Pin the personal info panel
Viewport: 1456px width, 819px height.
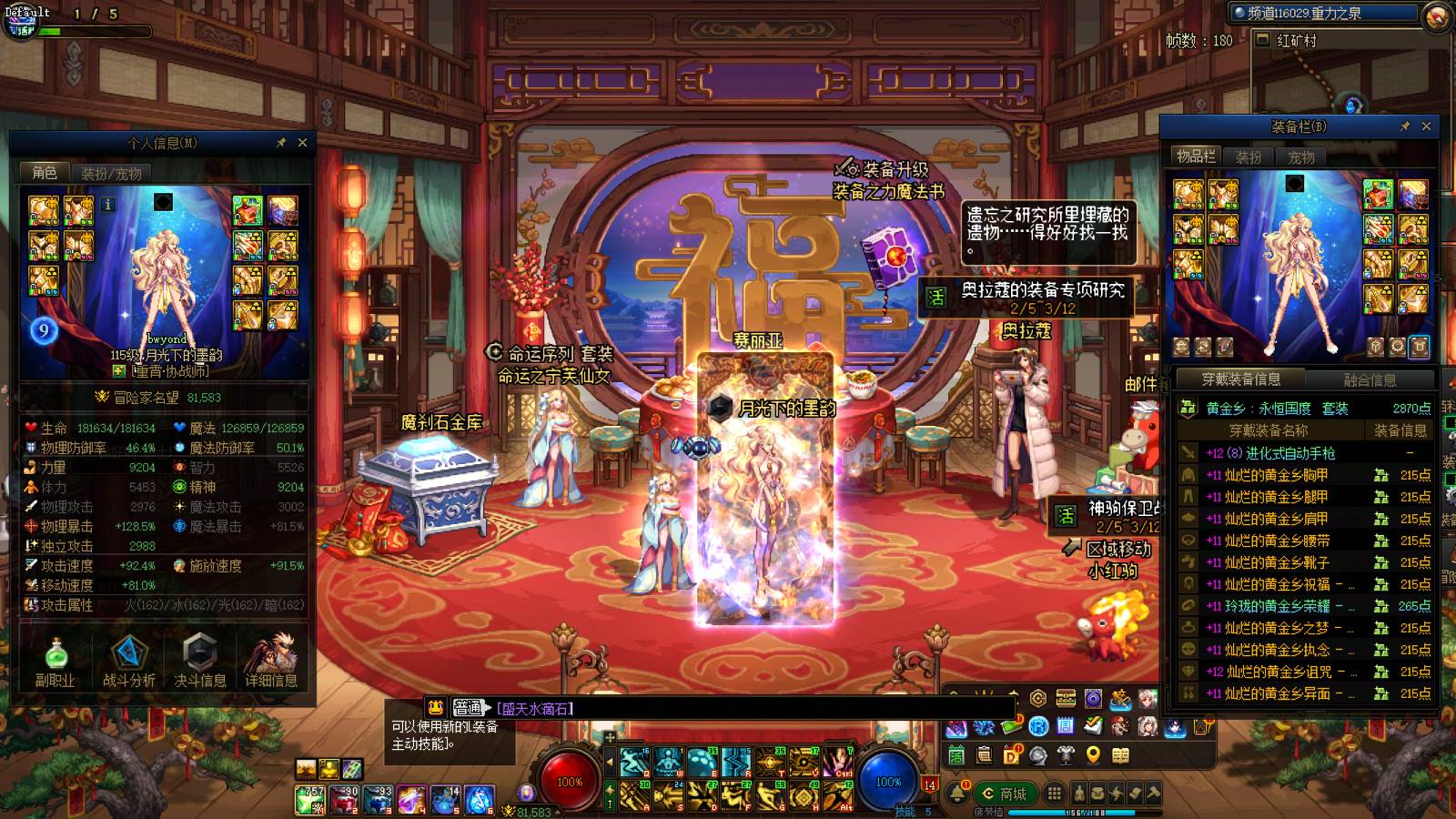click(x=281, y=143)
